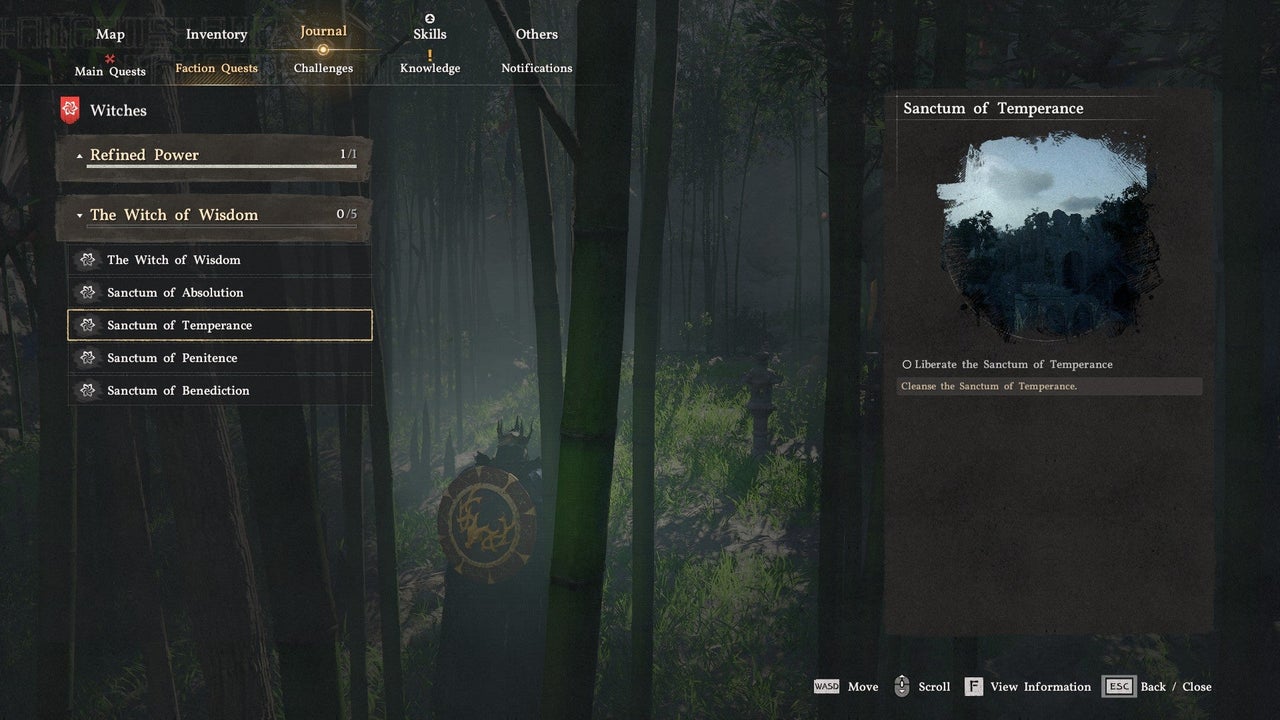The width and height of the screenshot is (1280, 720).
Task: Show the Main Quests list
Action: 110,71
